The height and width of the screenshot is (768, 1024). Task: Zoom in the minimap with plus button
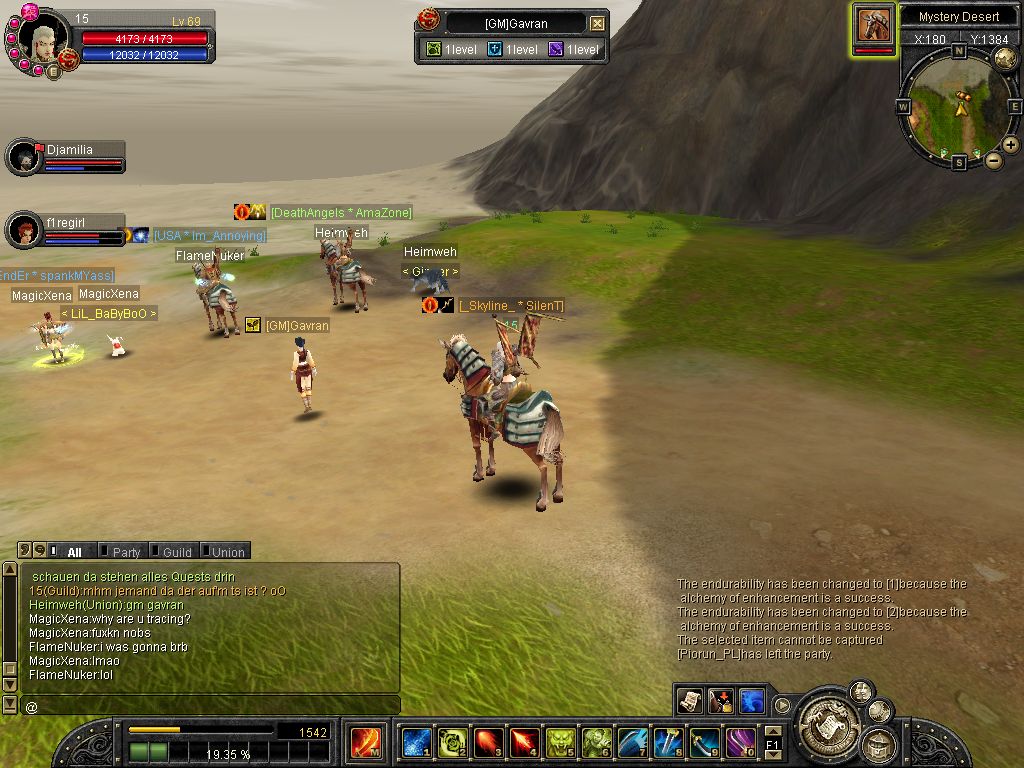(x=1011, y=145)
